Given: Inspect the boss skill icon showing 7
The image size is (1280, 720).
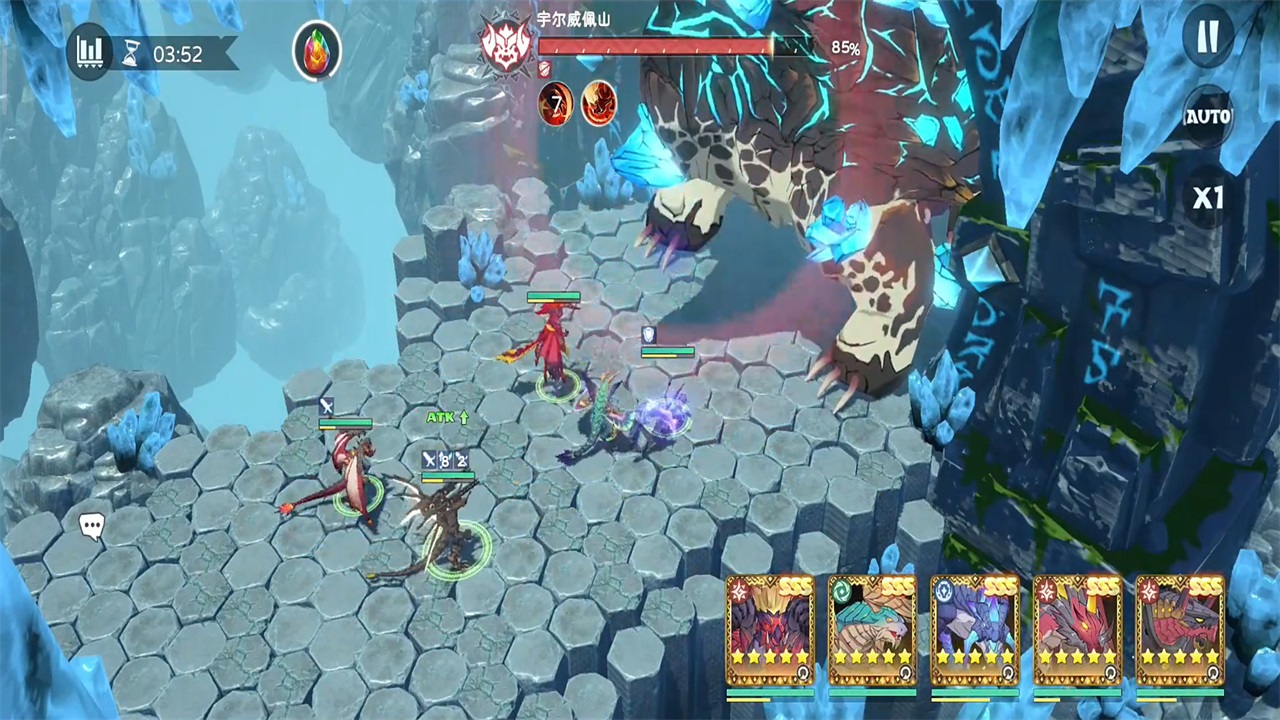Looking at the screenshot, I should click(x=556, y=103).
